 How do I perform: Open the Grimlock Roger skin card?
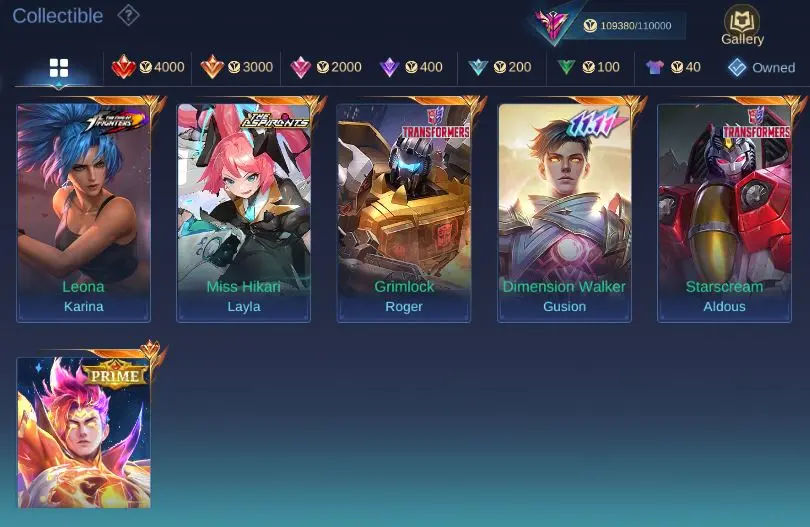tap(404, 212)
